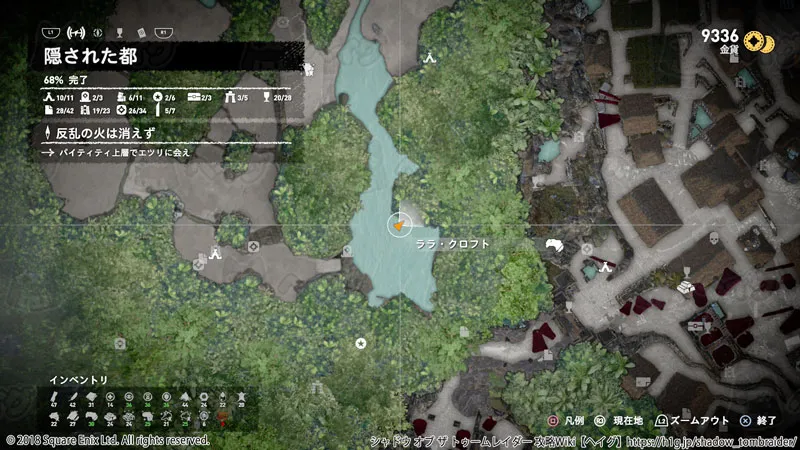Click the skull marker on the map
The height and width of the screenshot is (450, 800).
714,239
